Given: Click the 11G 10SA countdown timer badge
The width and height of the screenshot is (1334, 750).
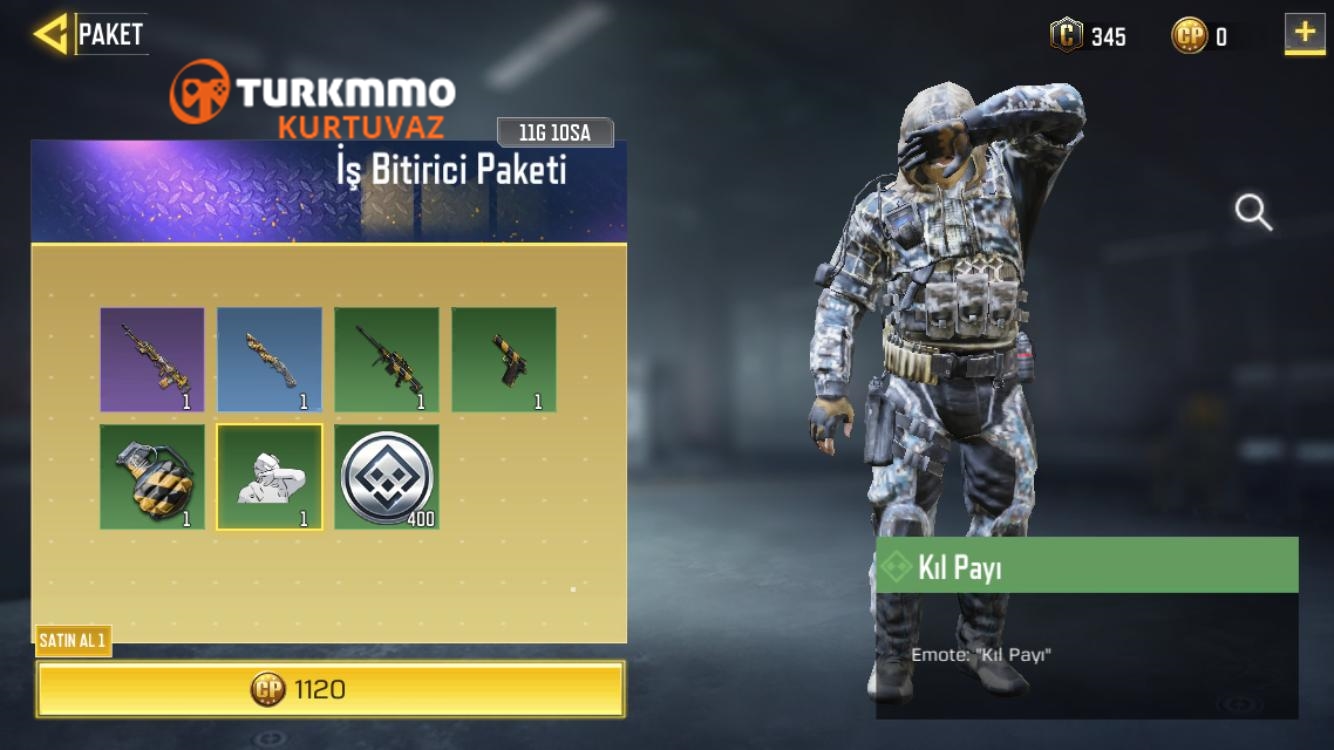Looking at the screenshot, I should pyautogui.click(x=555, y=131).
